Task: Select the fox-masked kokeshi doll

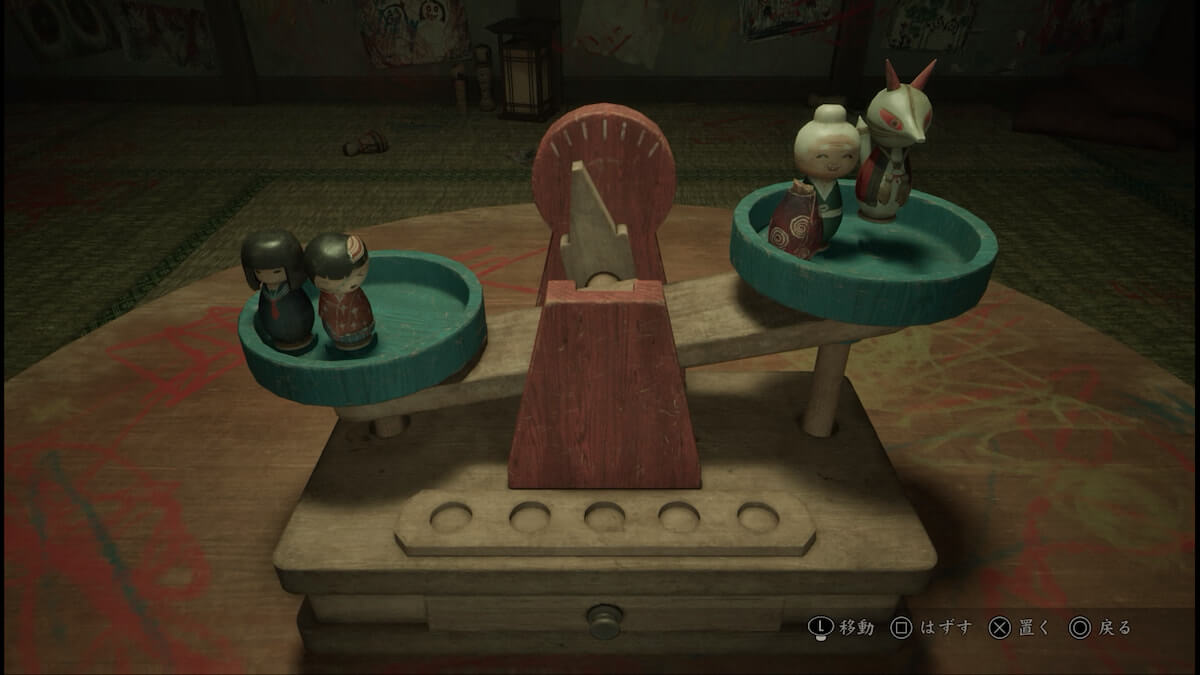Action: pos(890,150)
